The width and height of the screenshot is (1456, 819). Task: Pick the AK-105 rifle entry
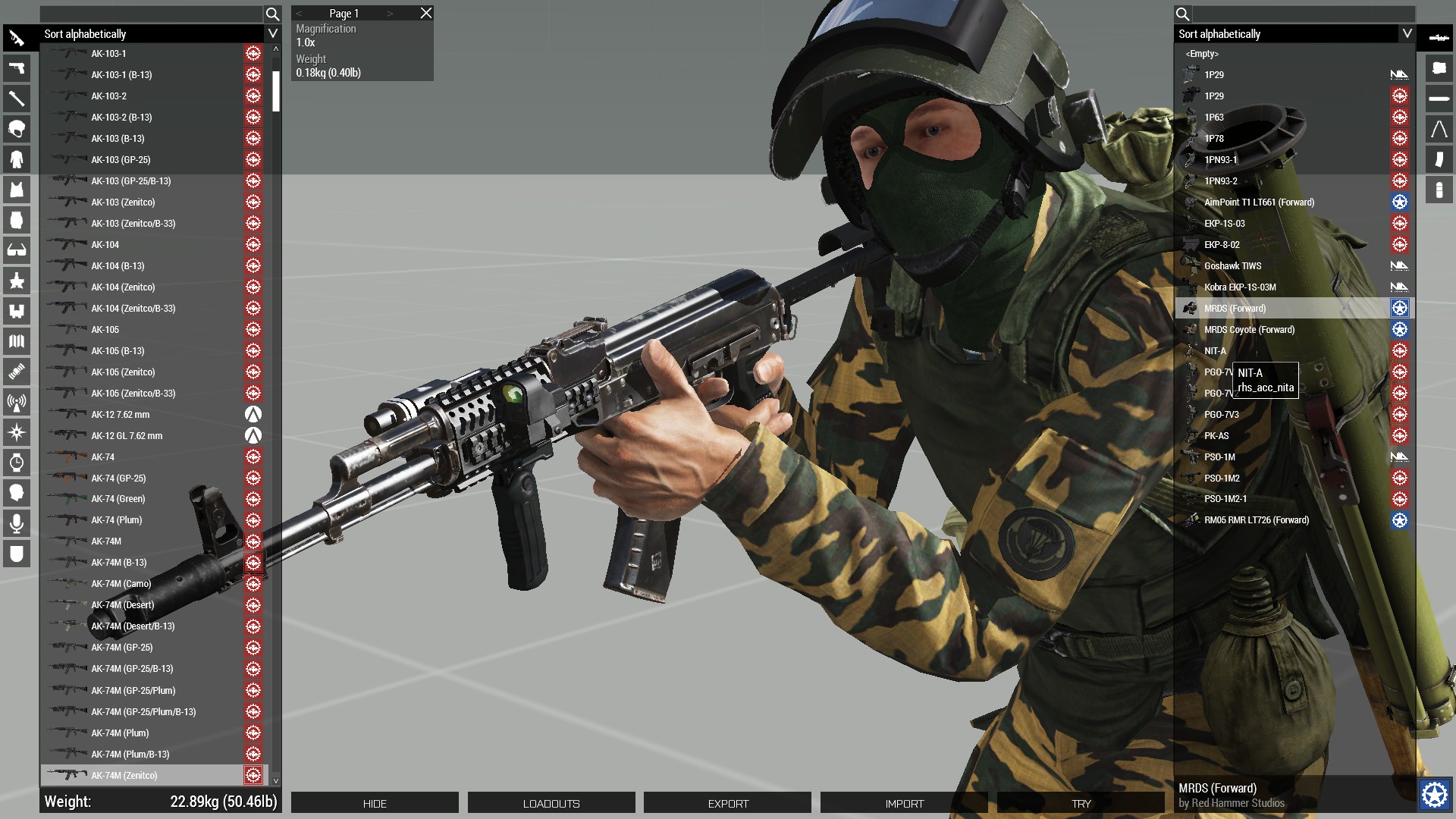click(105, 330)
